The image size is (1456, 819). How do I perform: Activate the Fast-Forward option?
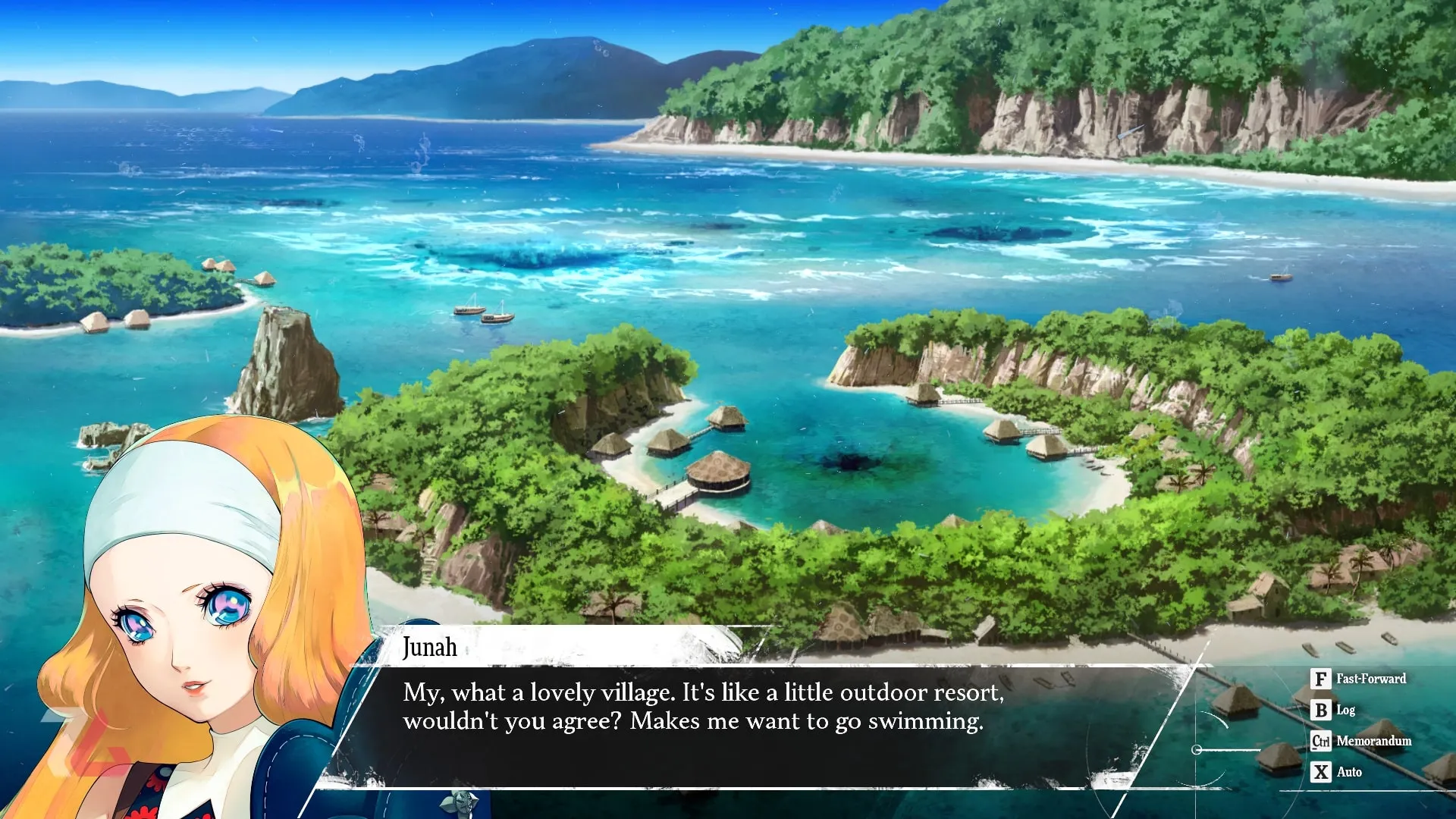[x=1359, y=679]
